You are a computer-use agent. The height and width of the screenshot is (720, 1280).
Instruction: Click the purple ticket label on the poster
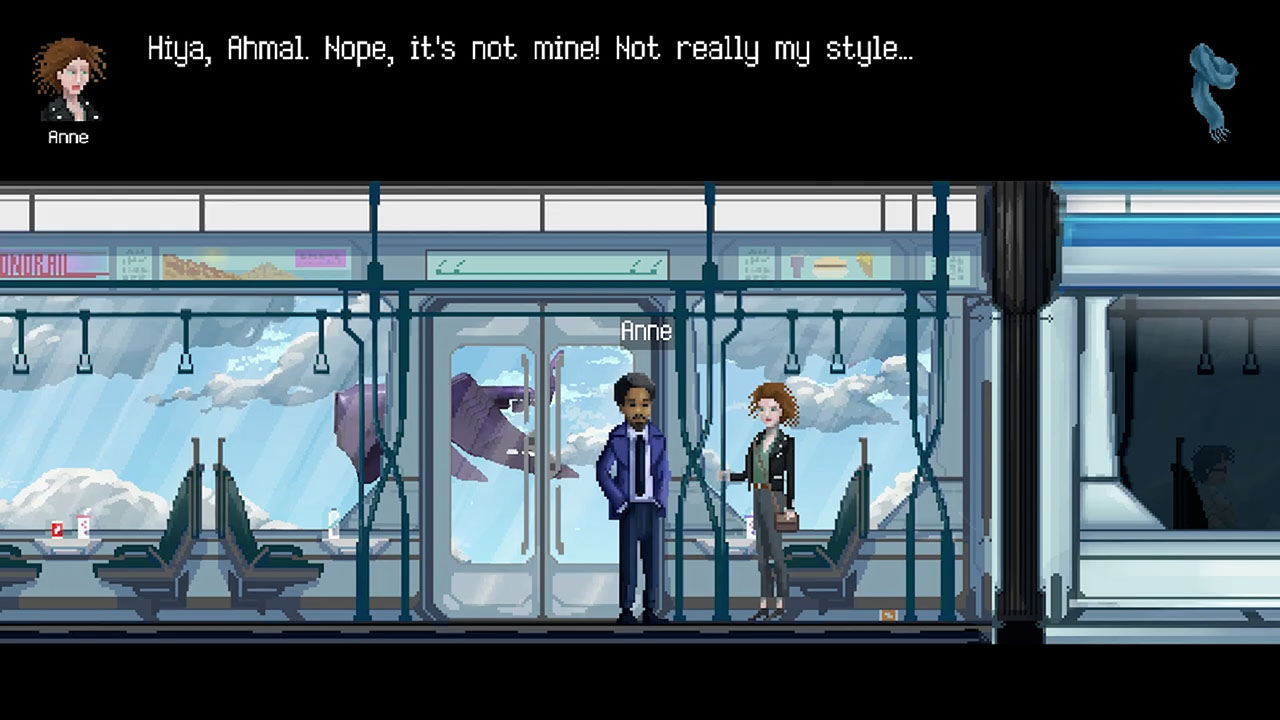[320, 258]
